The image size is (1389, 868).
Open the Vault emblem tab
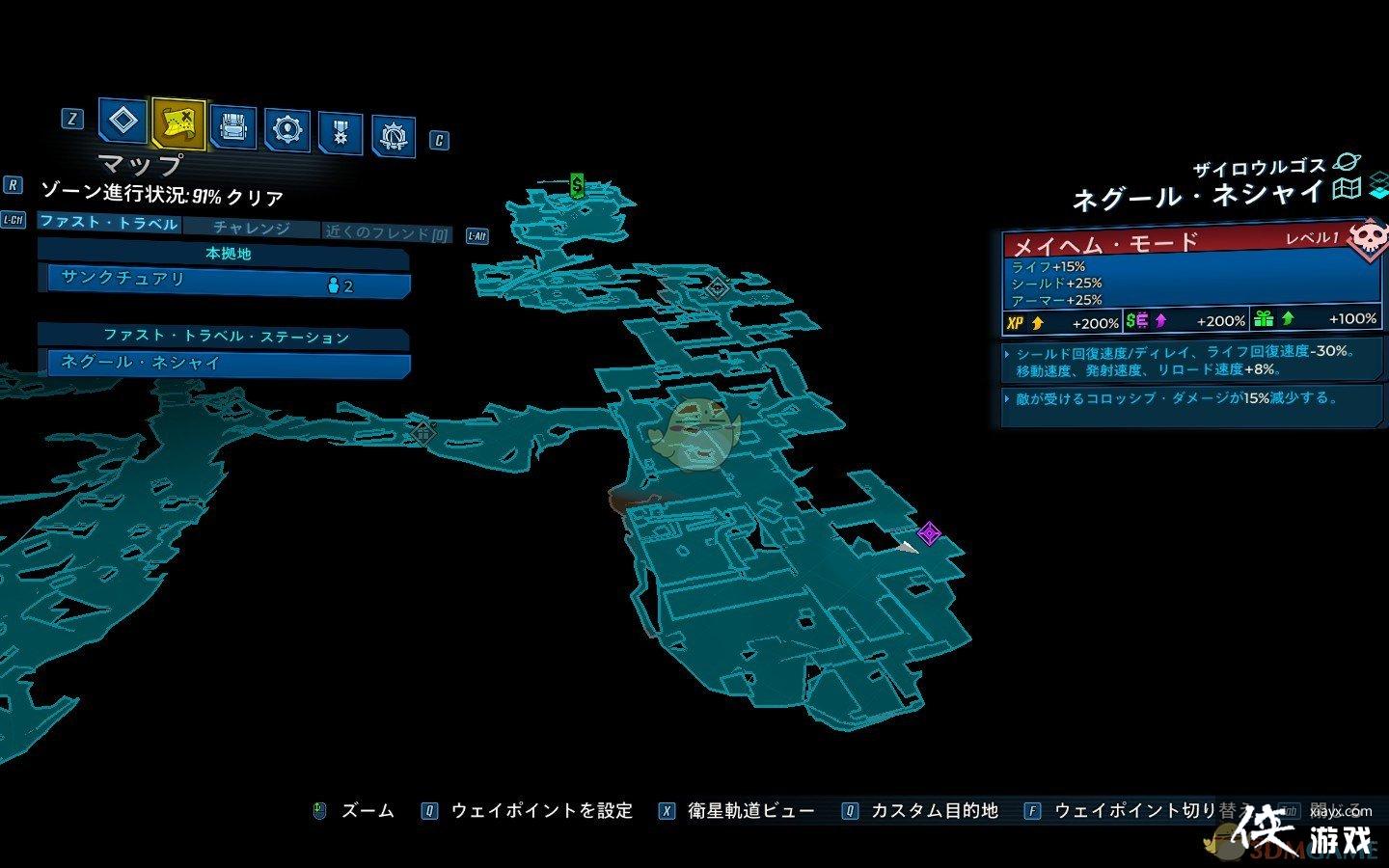click(394, 137)
